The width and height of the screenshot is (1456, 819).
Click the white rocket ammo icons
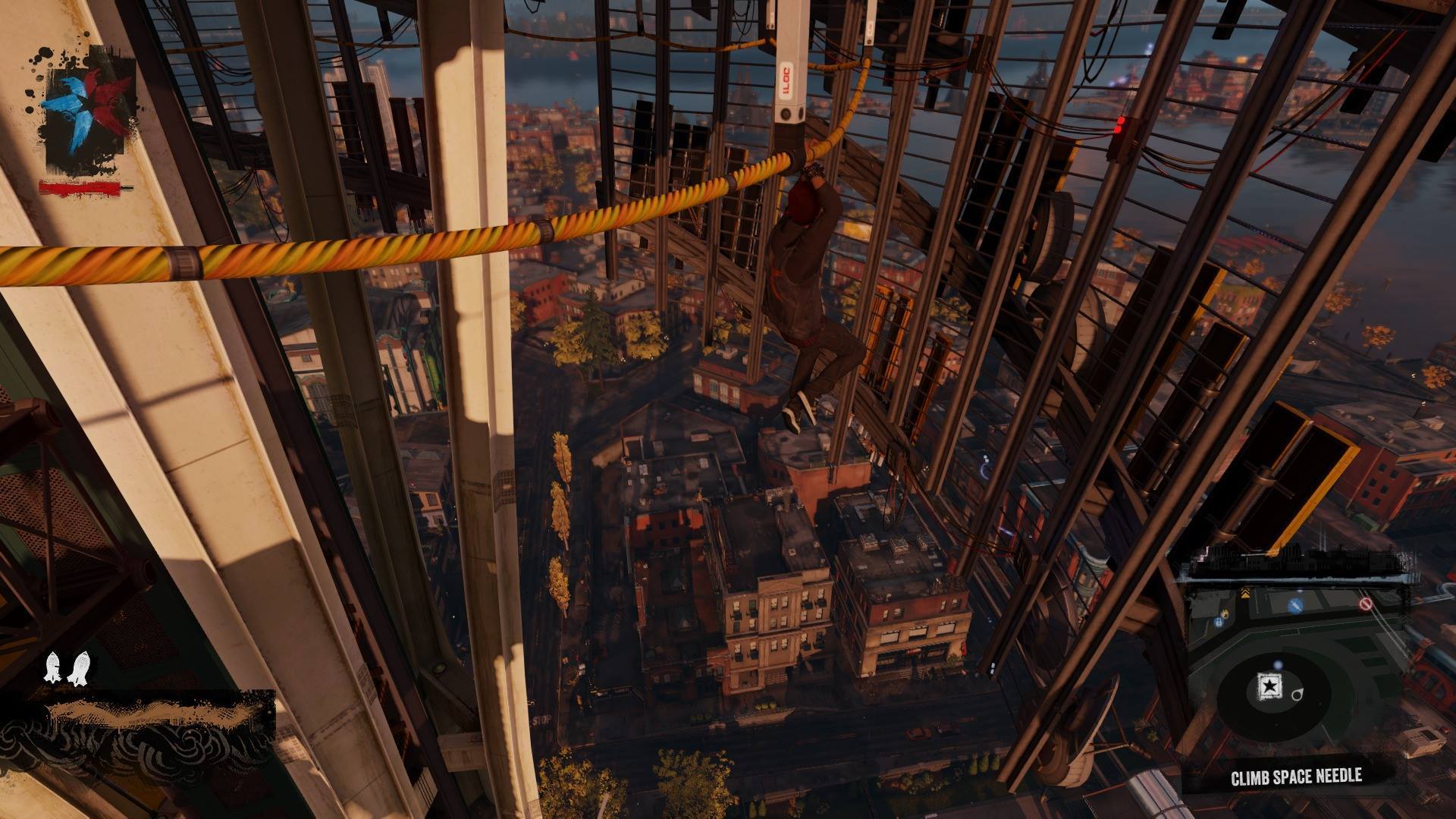(x=64, y=667)
